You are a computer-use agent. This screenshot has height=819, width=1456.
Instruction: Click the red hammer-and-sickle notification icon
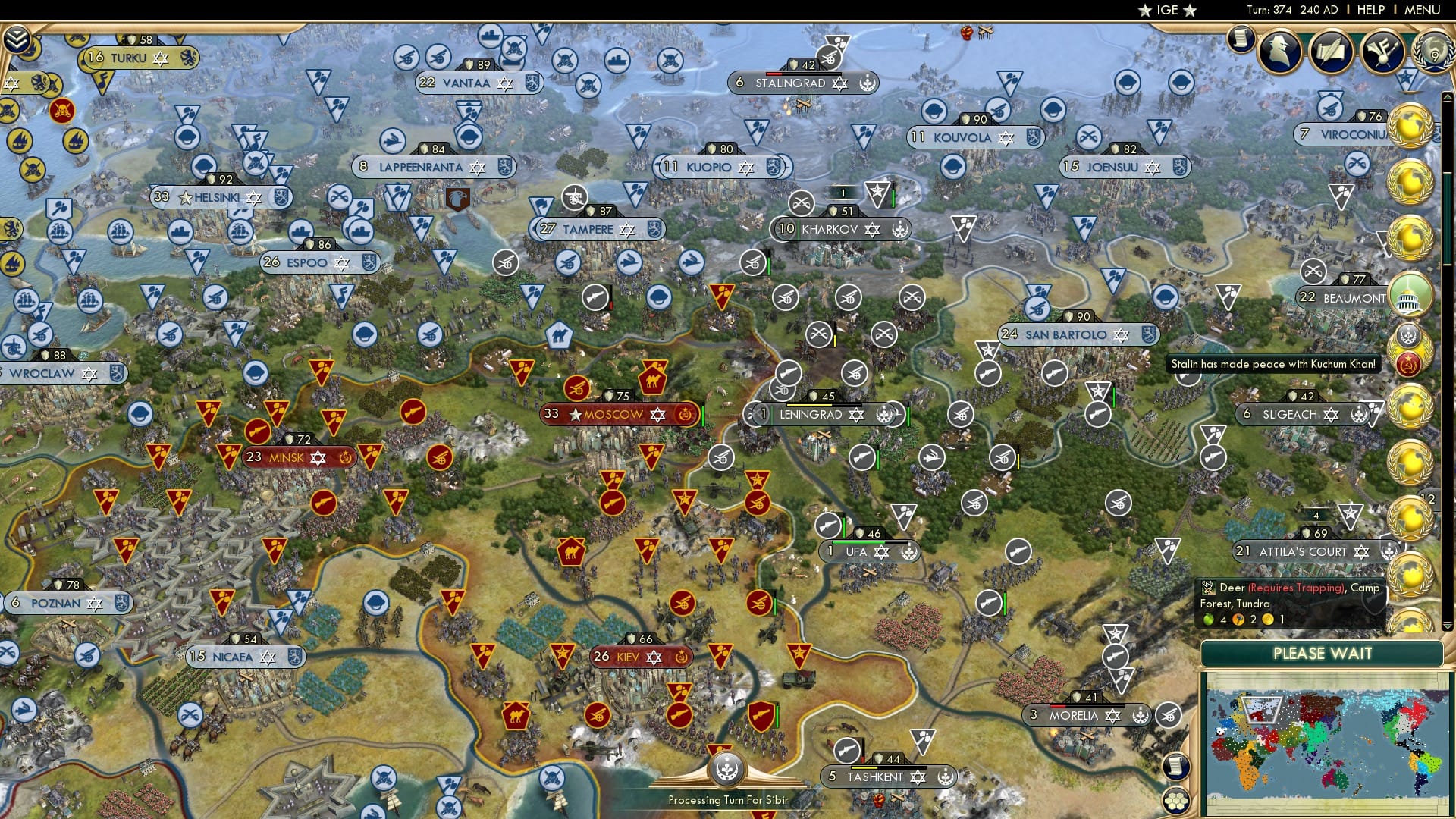(x=1409, y=364)
